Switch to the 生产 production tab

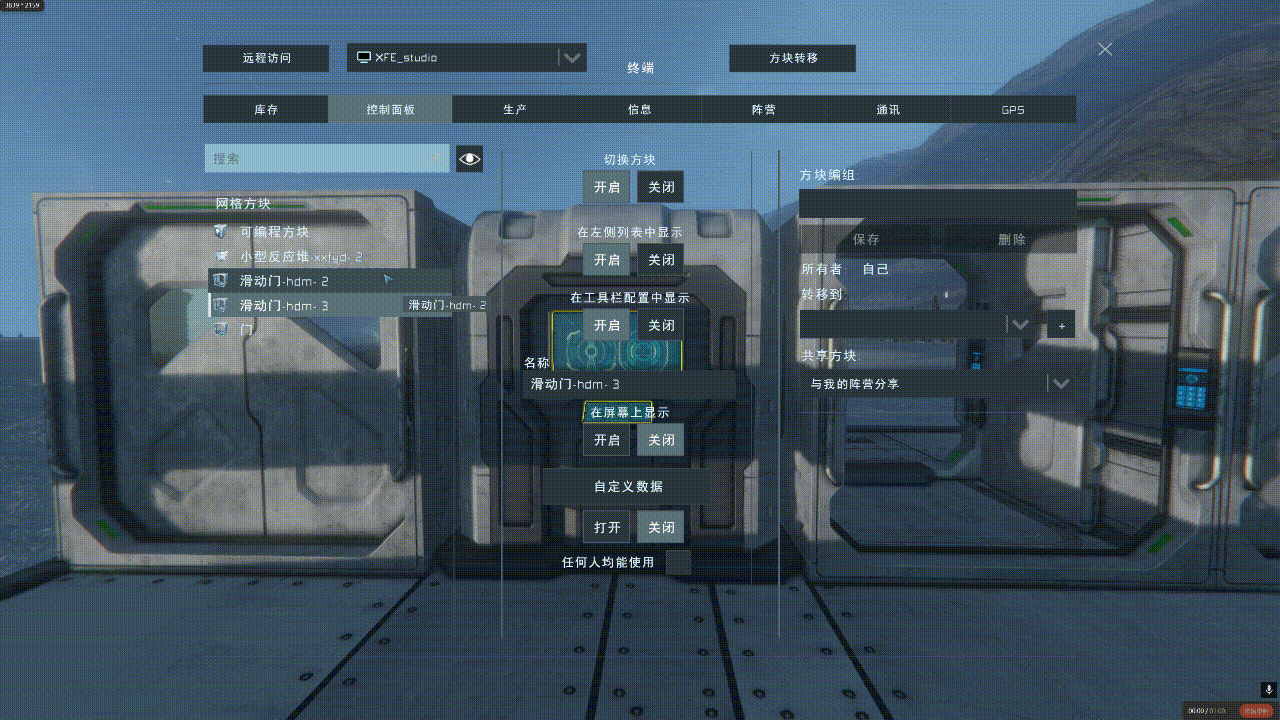[x=515, y=110]
